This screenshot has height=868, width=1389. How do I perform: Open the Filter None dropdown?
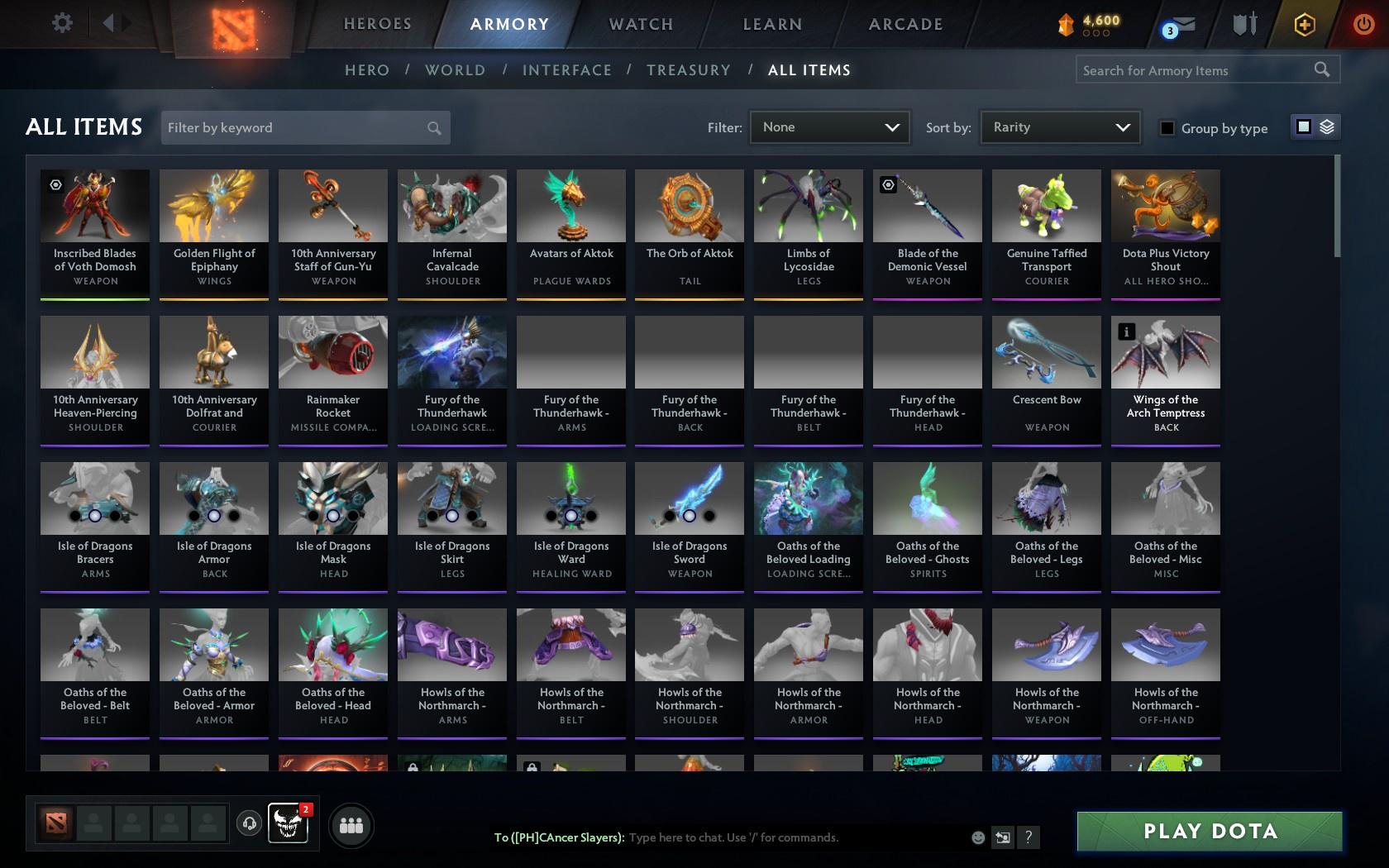click(829, 127)
